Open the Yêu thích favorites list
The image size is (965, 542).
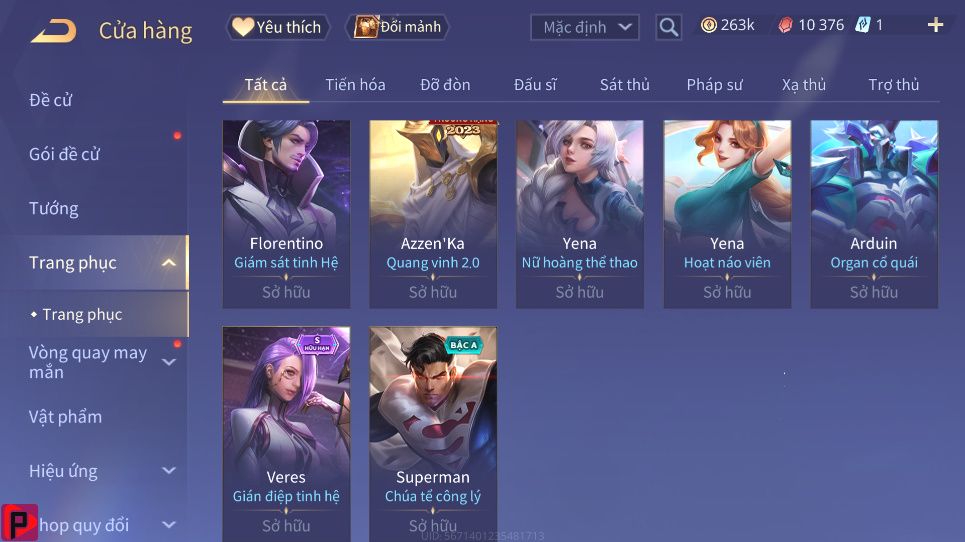point(277,27)
